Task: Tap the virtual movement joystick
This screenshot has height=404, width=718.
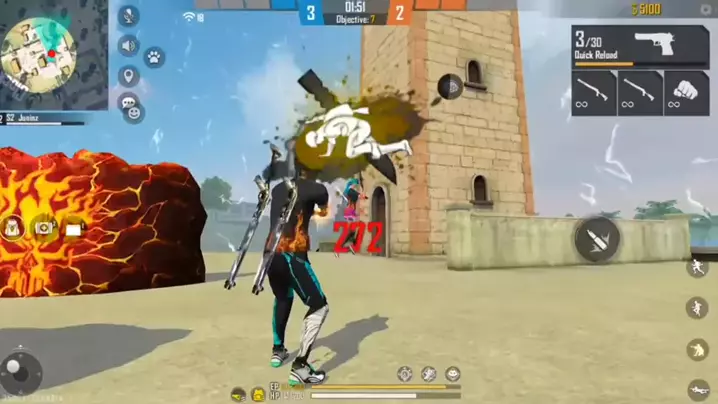Action: point(22,373)
